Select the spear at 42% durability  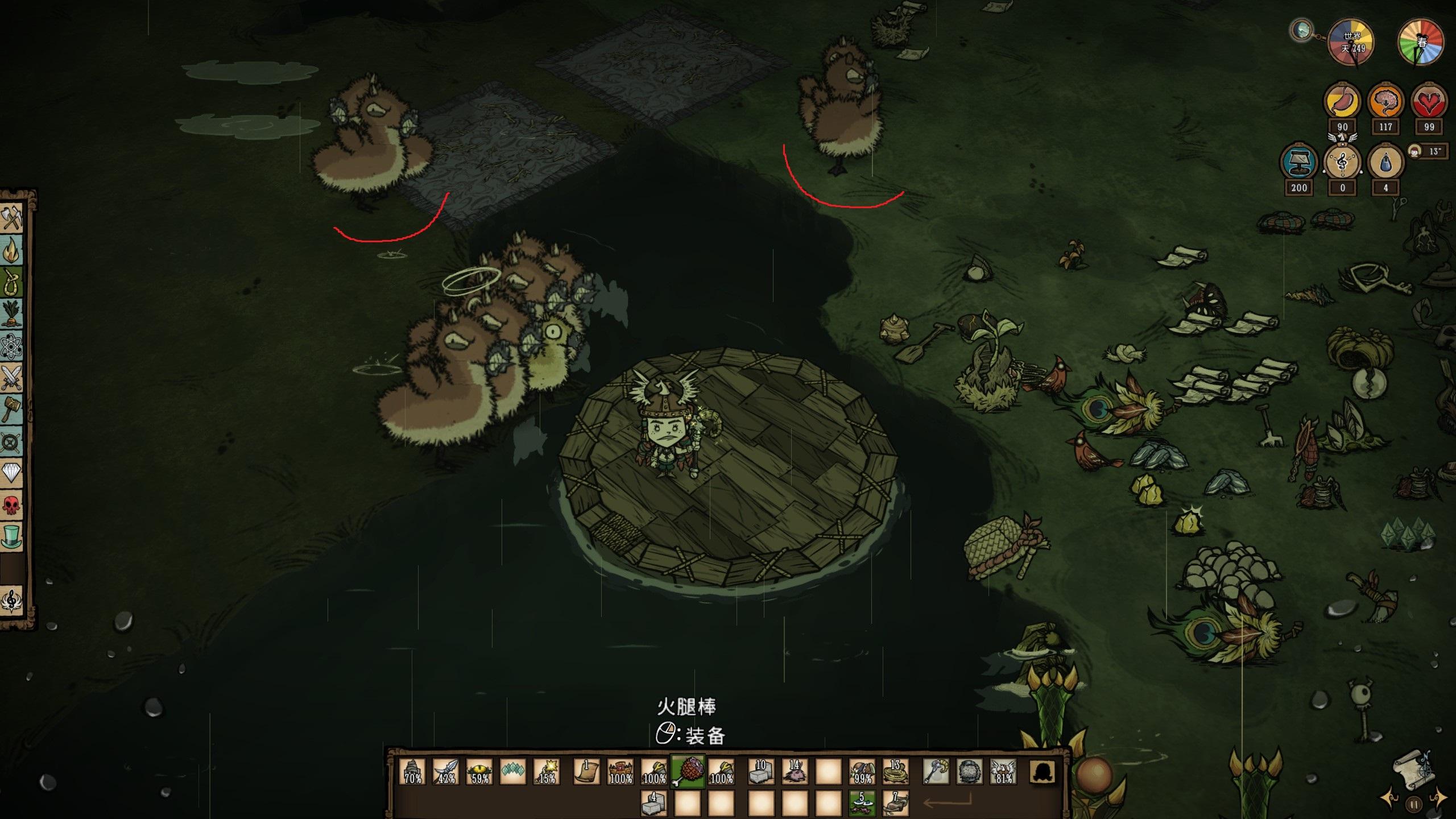446,772
